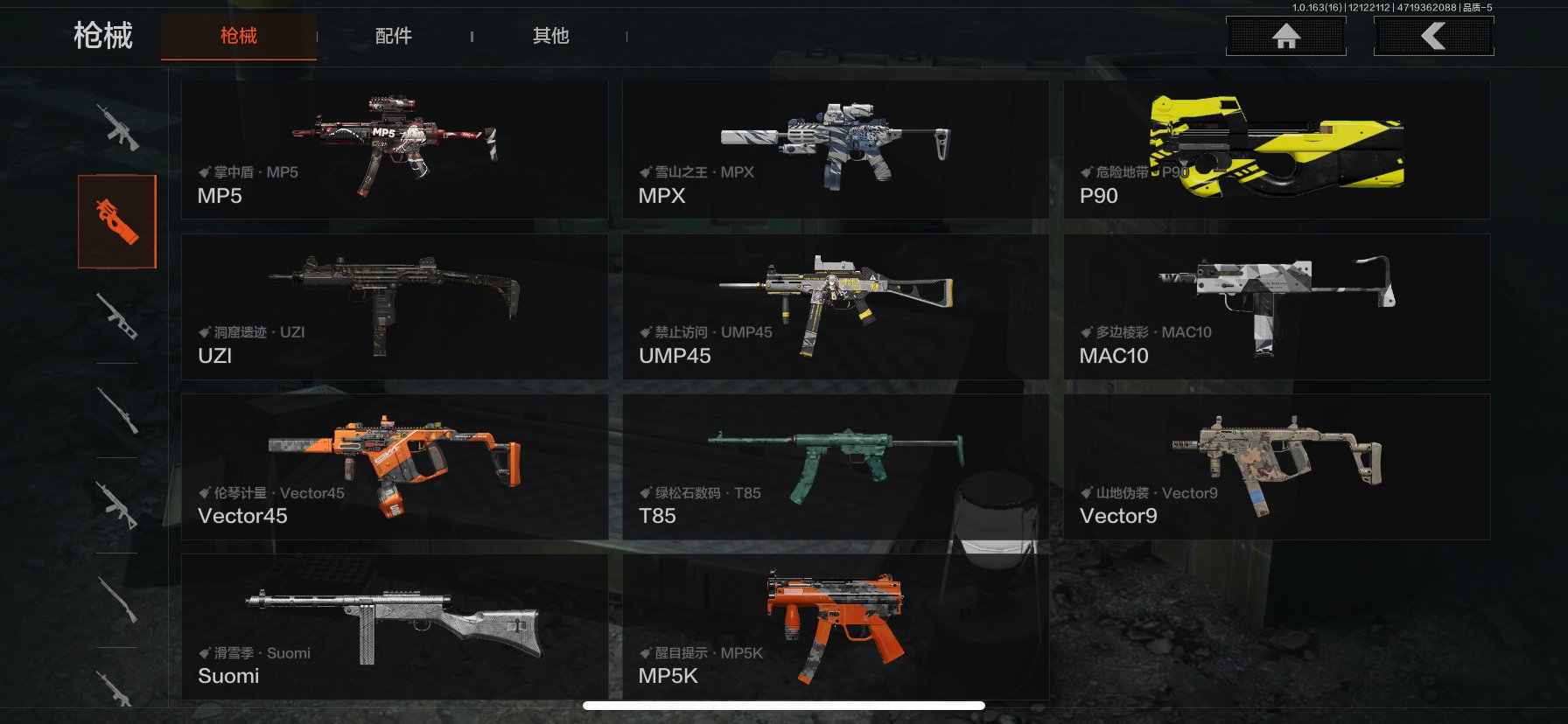Click the back arrow button
The image size is (1568, 724).
coord(1433,36)
